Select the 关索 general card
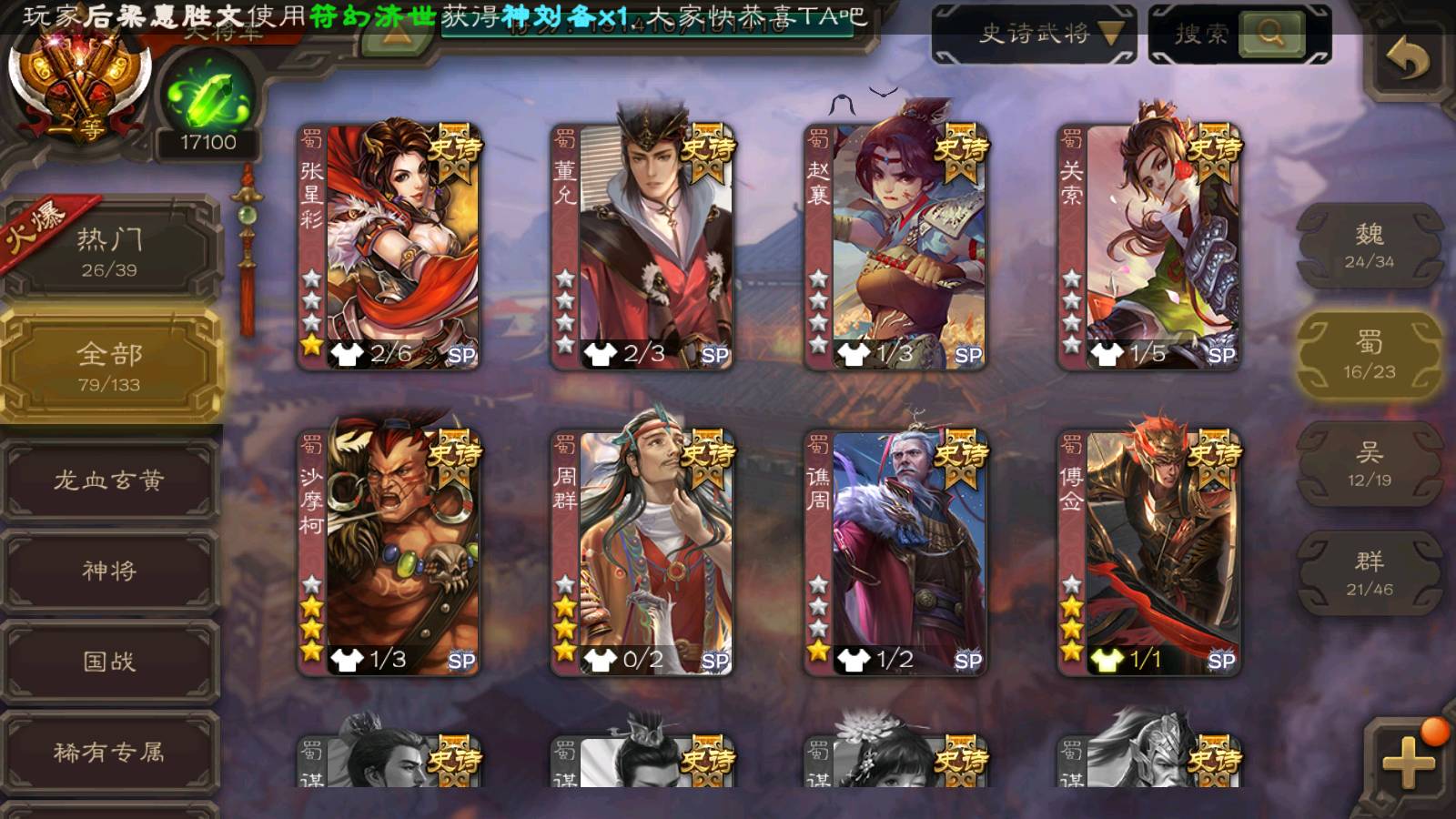The width and height of the screenshot is (1456, 819). point(1148,246)
